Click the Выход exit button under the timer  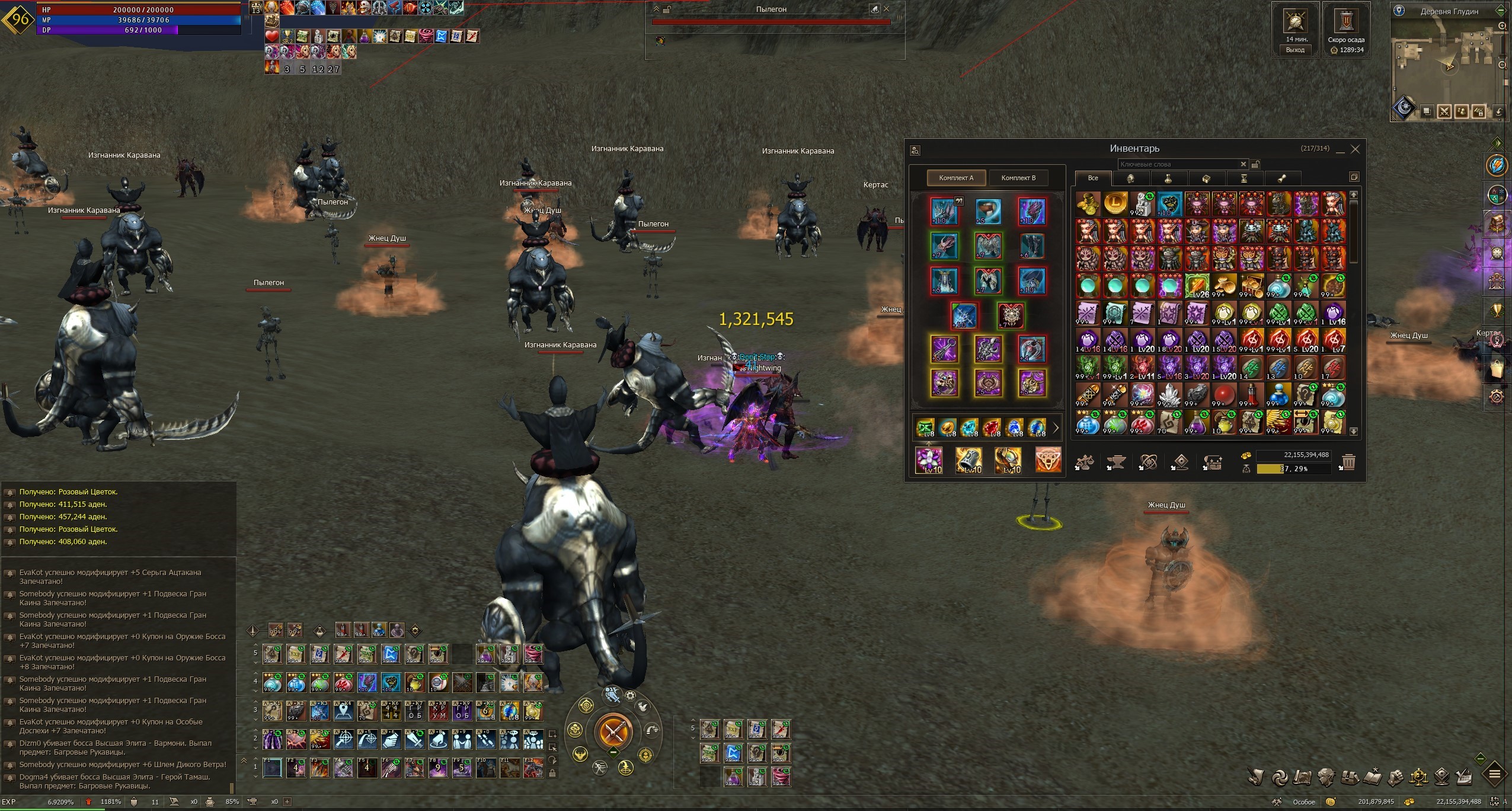point(1295,50)
